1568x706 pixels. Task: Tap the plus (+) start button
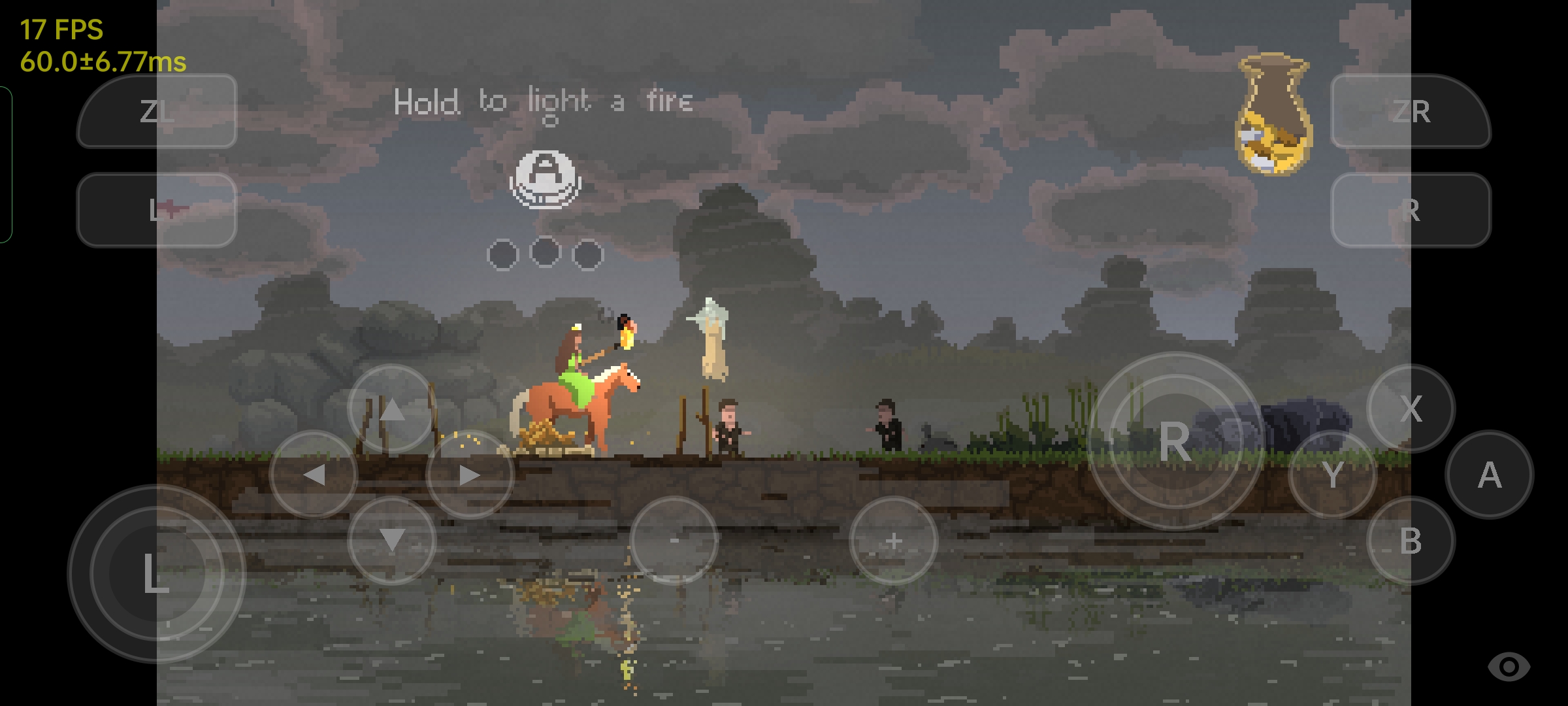(x=894, y=541)
